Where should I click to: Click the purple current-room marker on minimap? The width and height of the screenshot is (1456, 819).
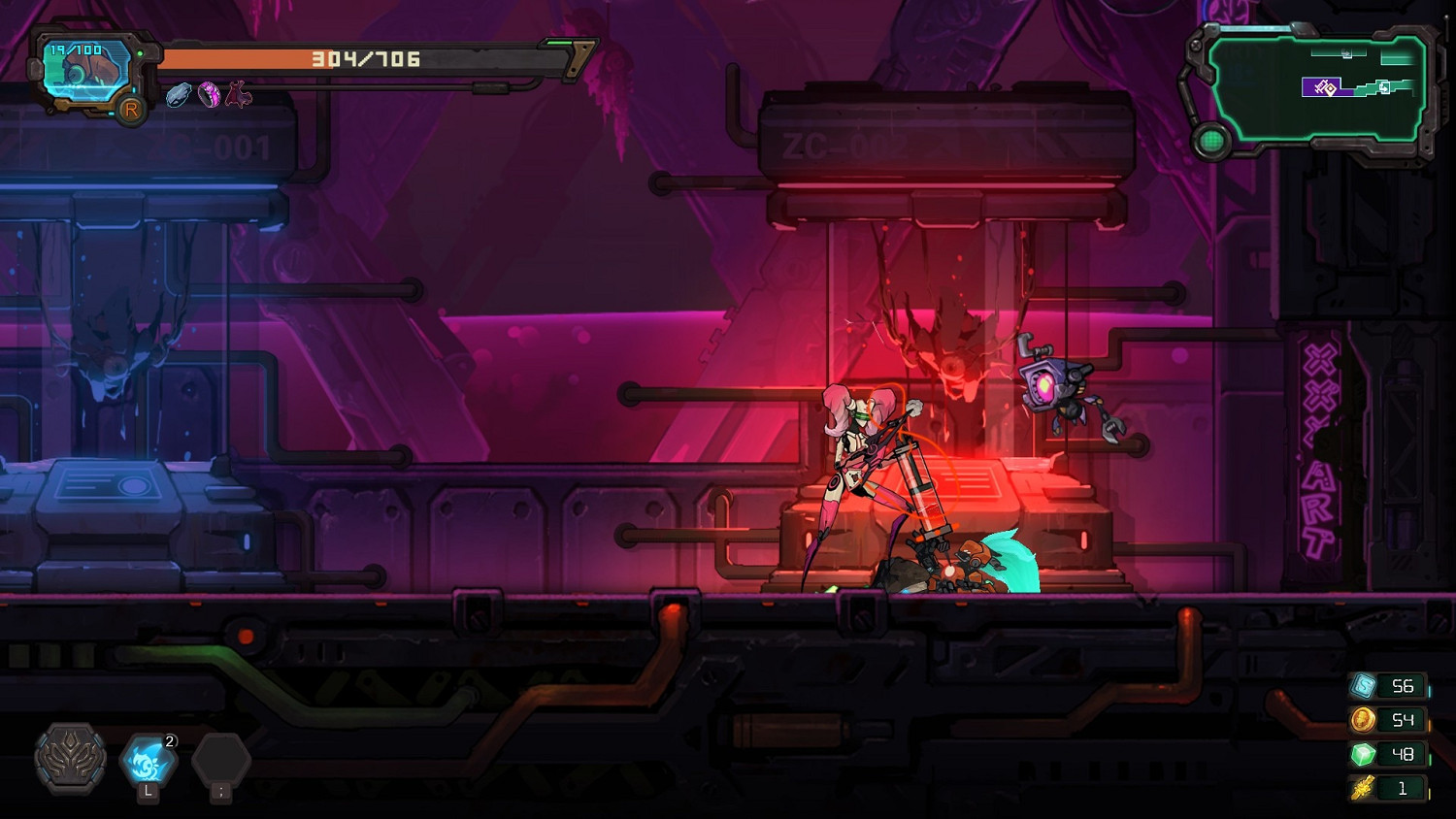[x=1321, y=88]
